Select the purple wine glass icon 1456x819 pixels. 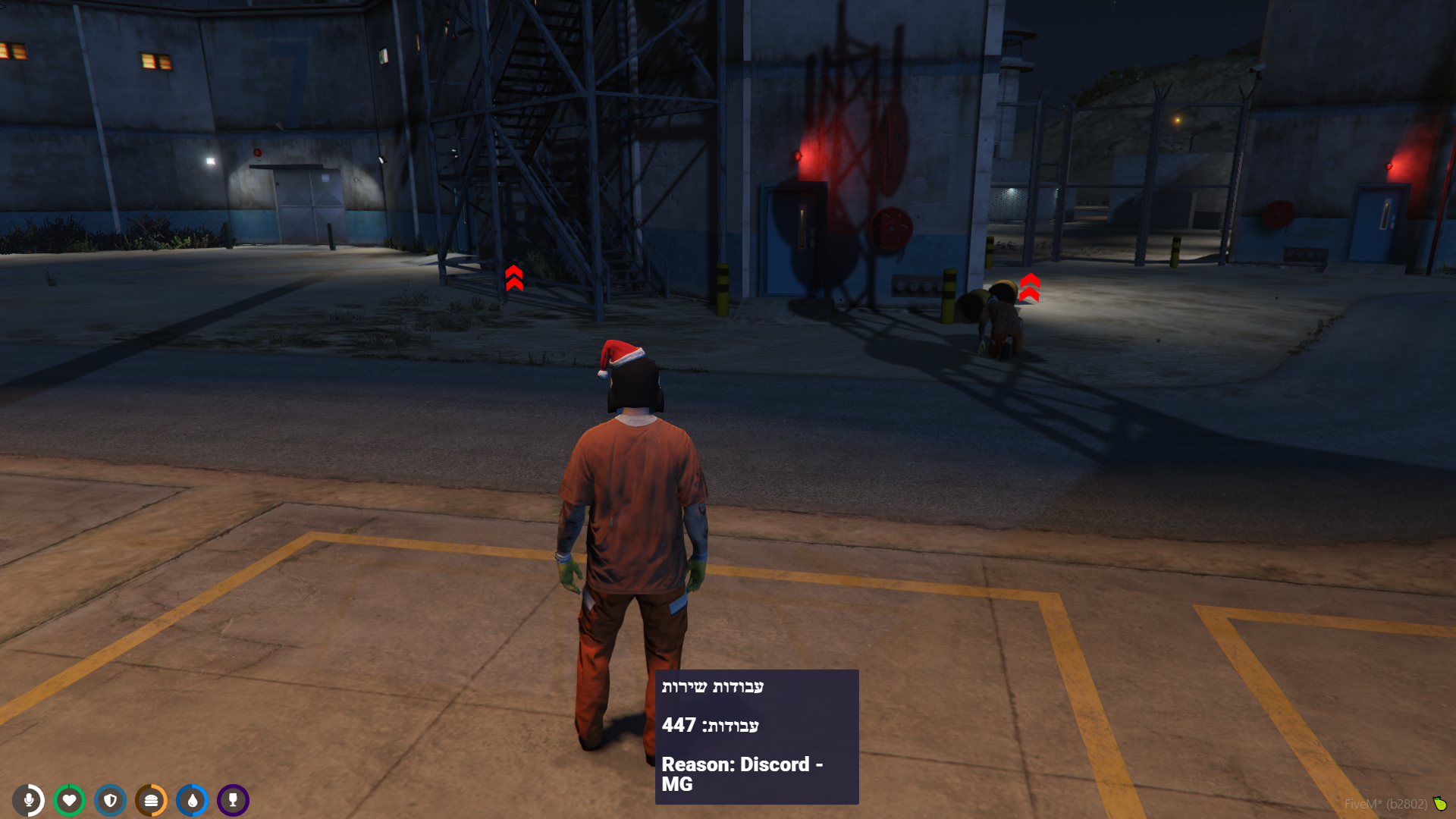click(x=234, y=800)
